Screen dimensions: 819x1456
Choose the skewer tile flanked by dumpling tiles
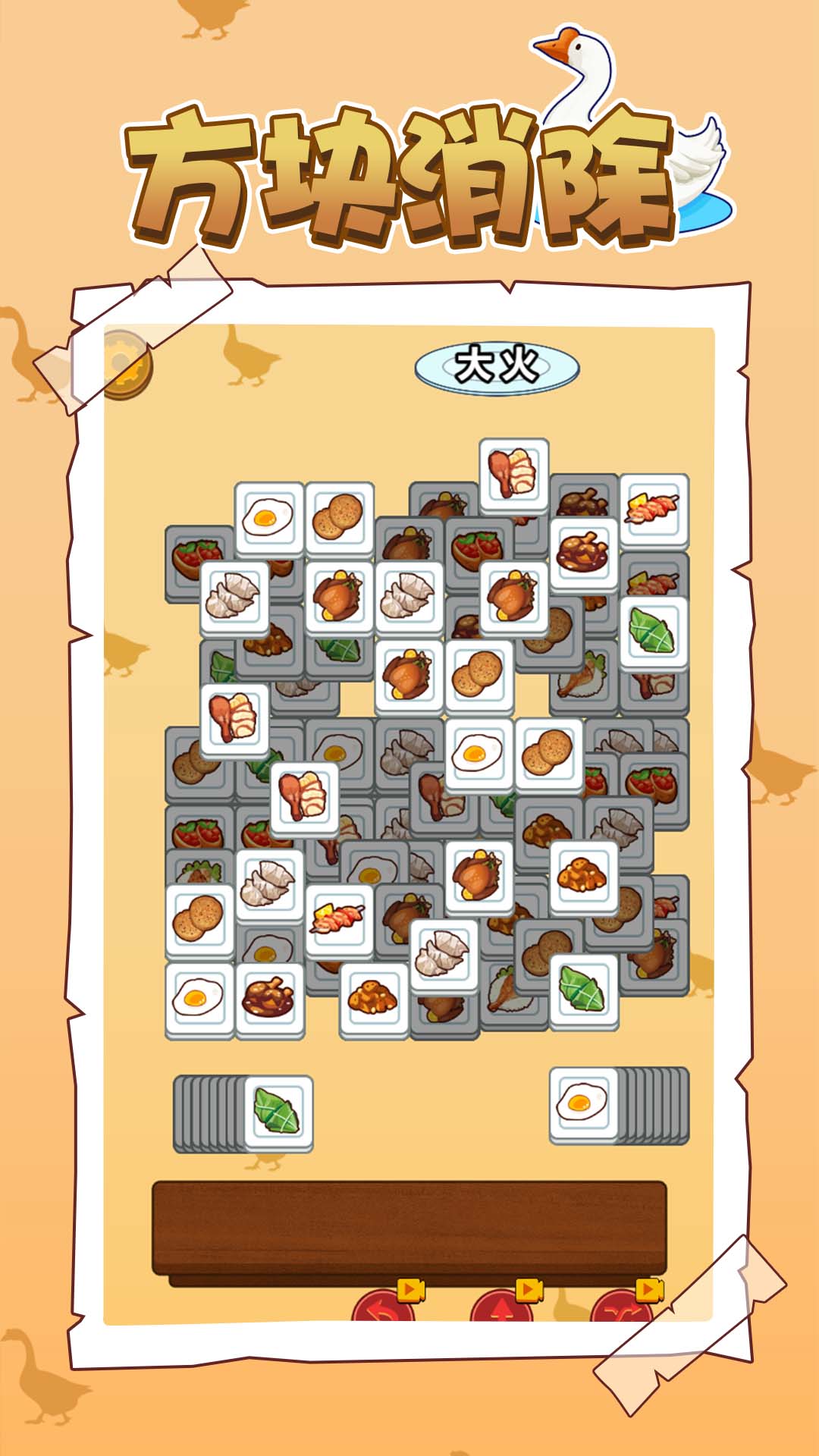pyautogui.click(x=339, y=919)
